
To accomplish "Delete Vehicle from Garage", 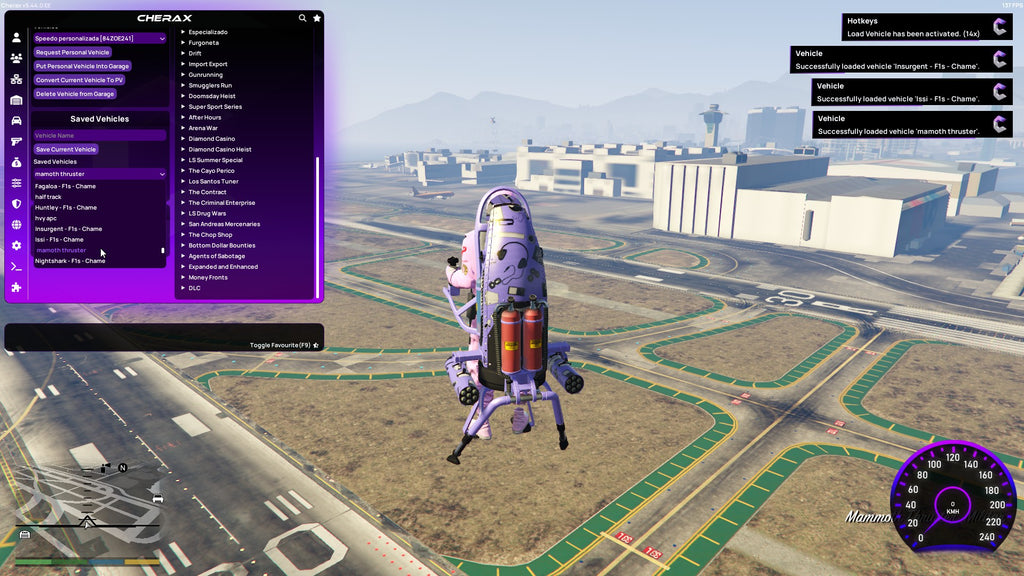I will (x=75, y=94).
